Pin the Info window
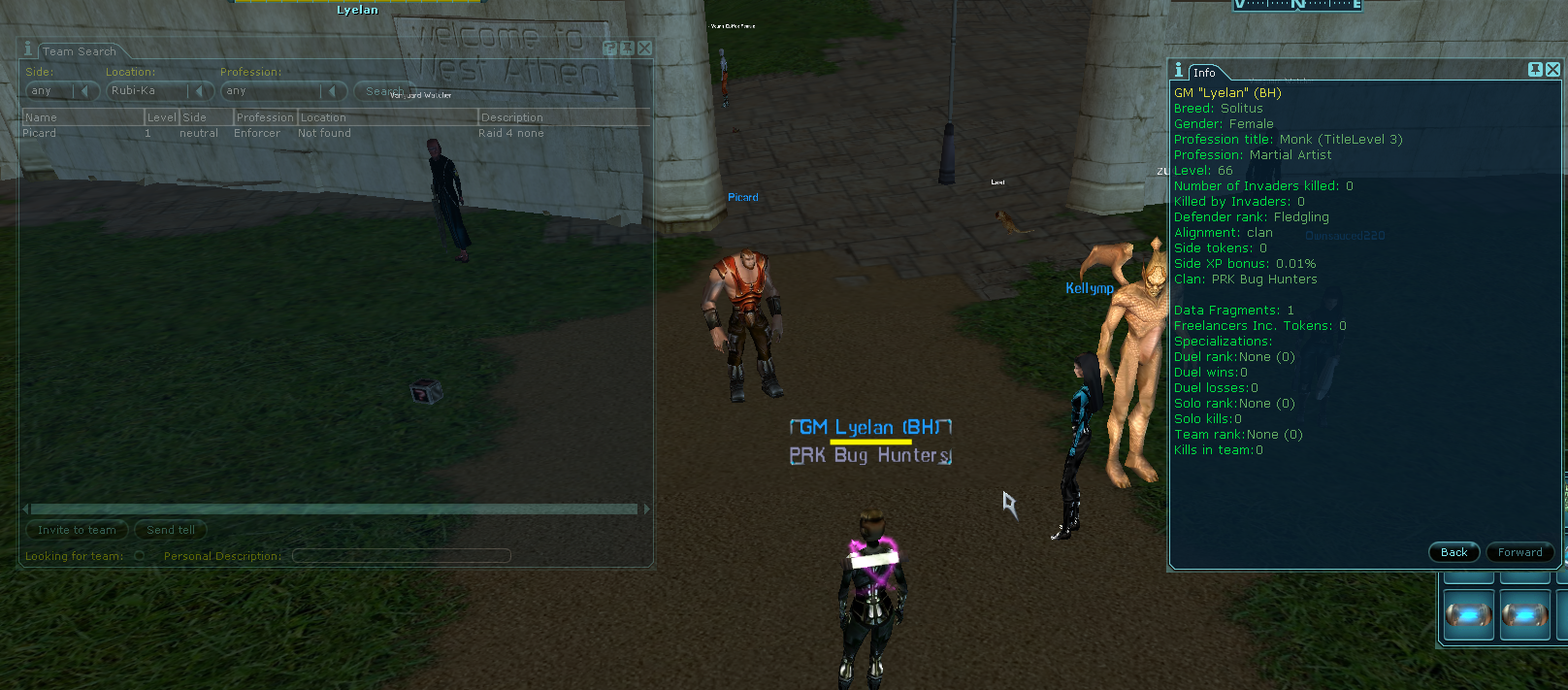Viewport: 1568px width, 690px height. tap(1535, 69)
